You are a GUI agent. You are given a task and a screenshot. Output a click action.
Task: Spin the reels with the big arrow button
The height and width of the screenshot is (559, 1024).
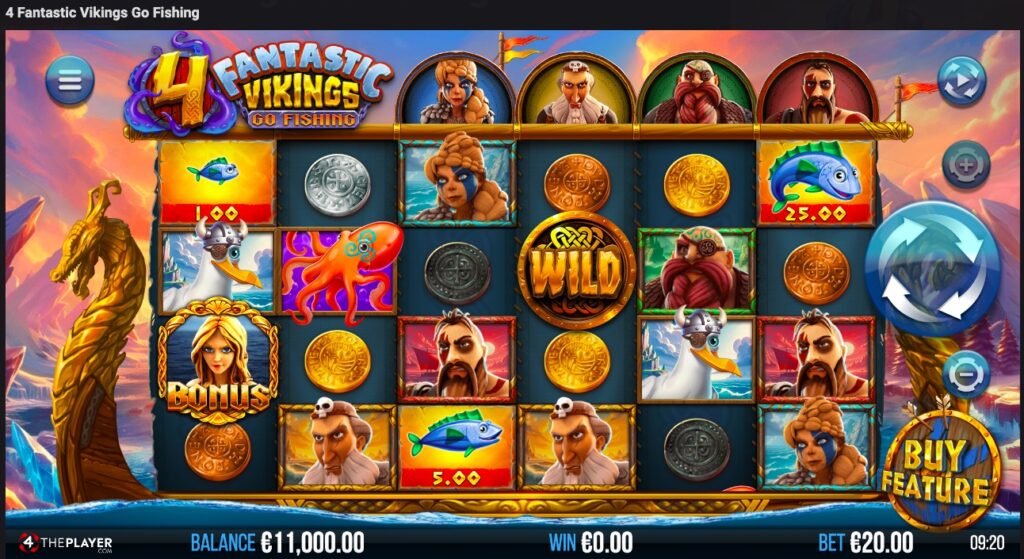pos(932,268)
